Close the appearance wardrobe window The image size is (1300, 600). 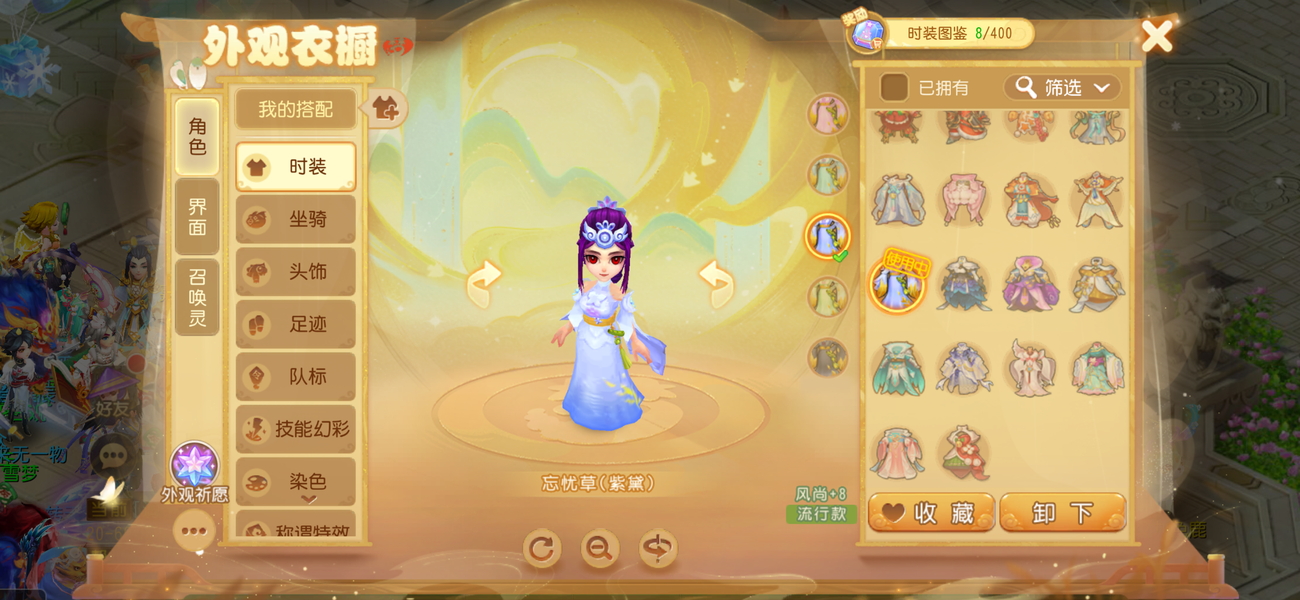1157,37
